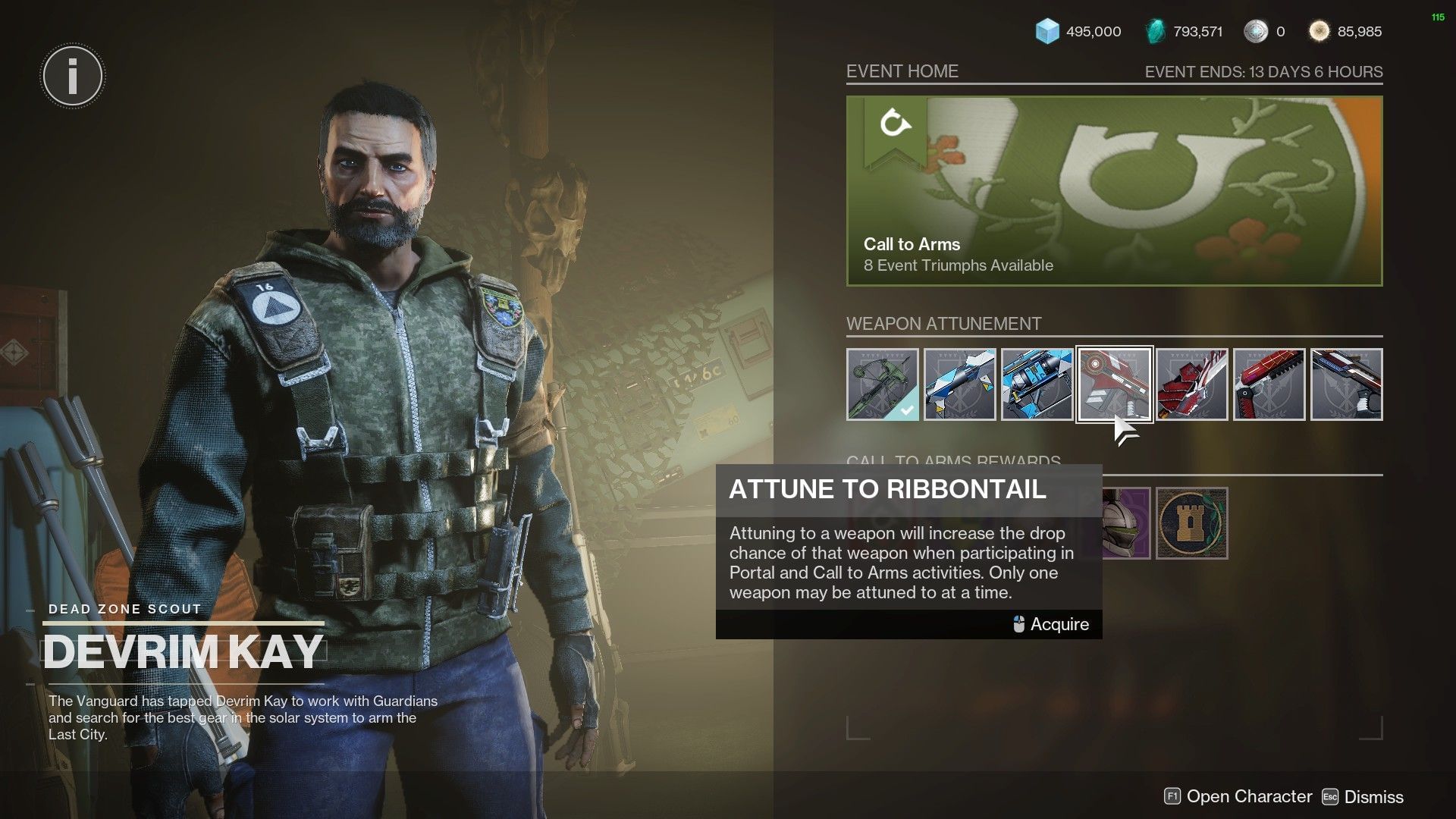The height and width of the screenshot is (819, 1456).
Task: Dismiss the Devrim Kay vendor screen
Action: [x=1363, y=797]
